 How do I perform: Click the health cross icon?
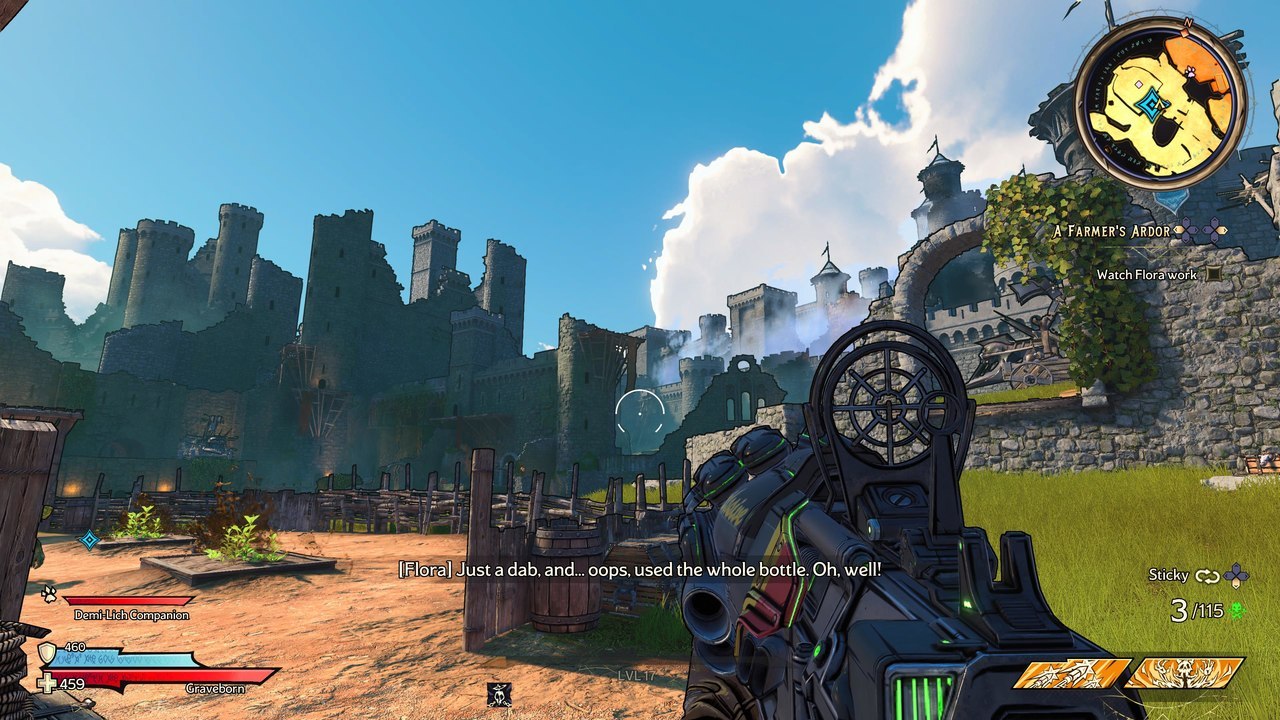tap(46, 685)
